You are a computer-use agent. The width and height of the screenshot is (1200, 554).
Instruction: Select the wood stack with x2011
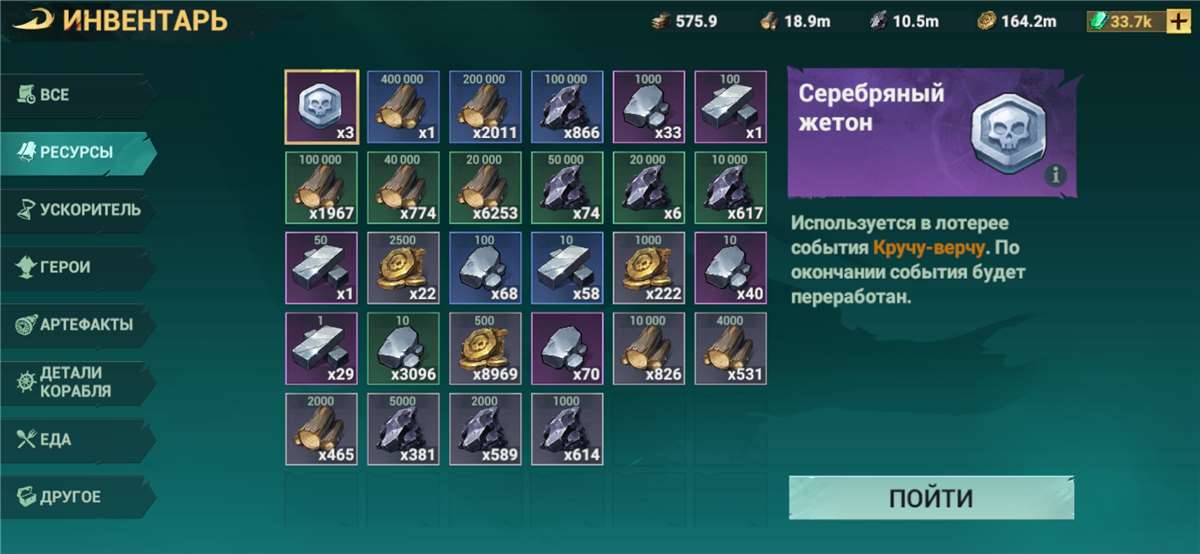tap(485, 106)
